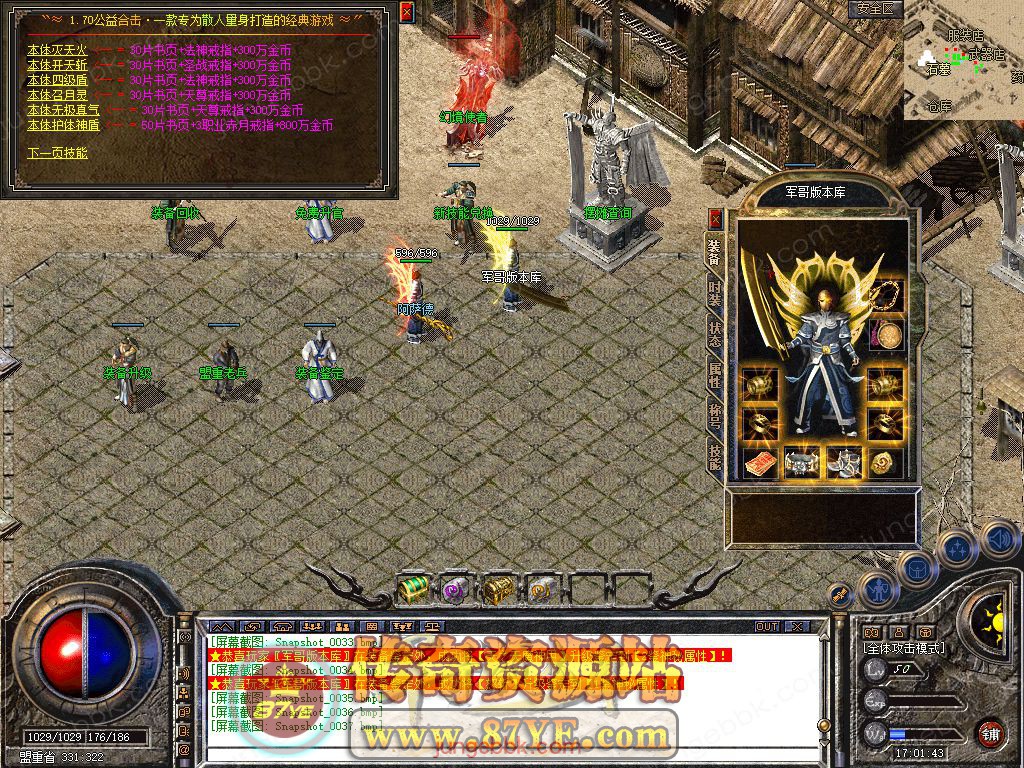Open the 状态 status tab
This screenshot has height=768, width=1024.
point(715,334)
